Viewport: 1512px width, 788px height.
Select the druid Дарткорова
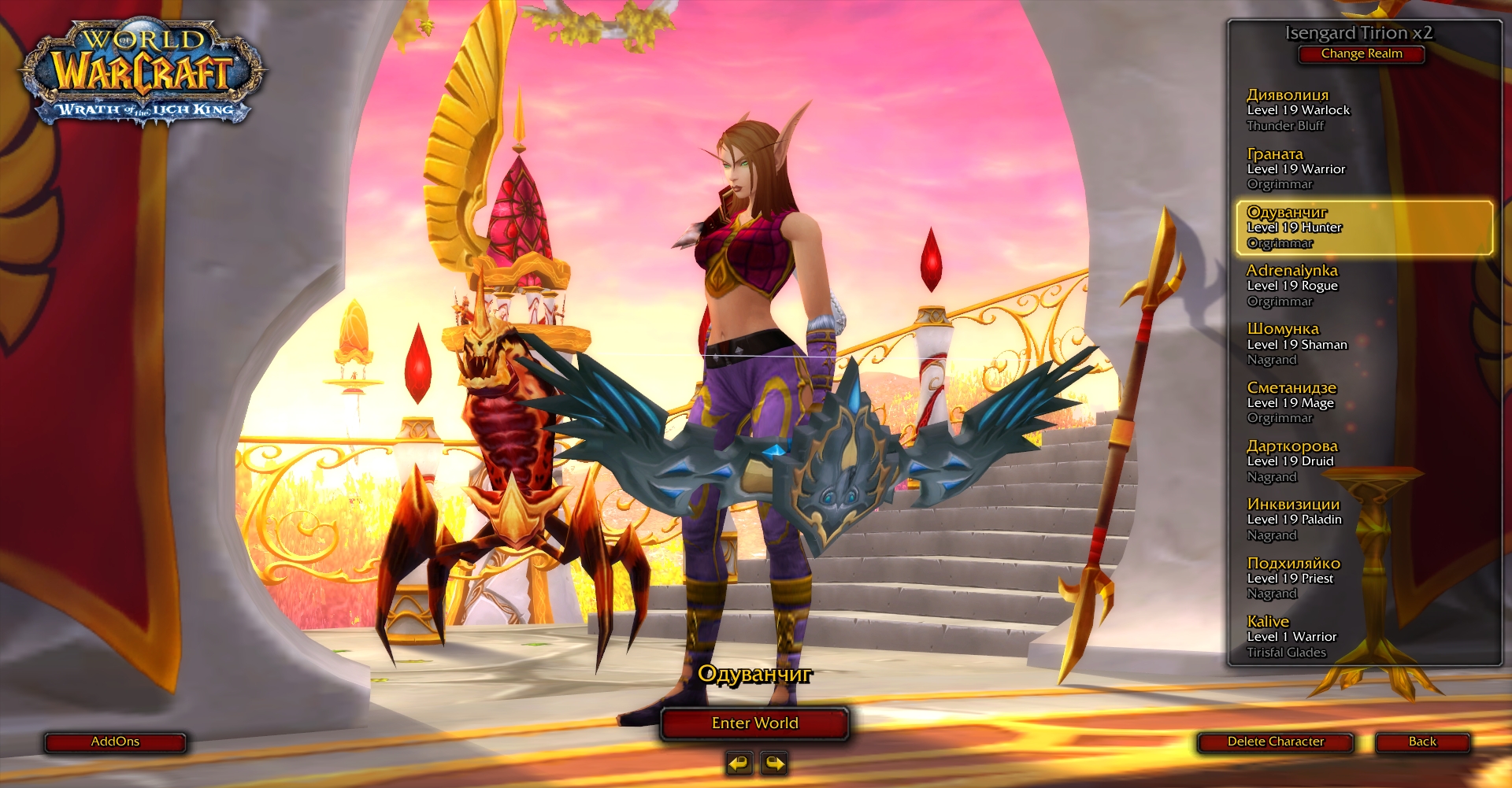[1299, 461]
